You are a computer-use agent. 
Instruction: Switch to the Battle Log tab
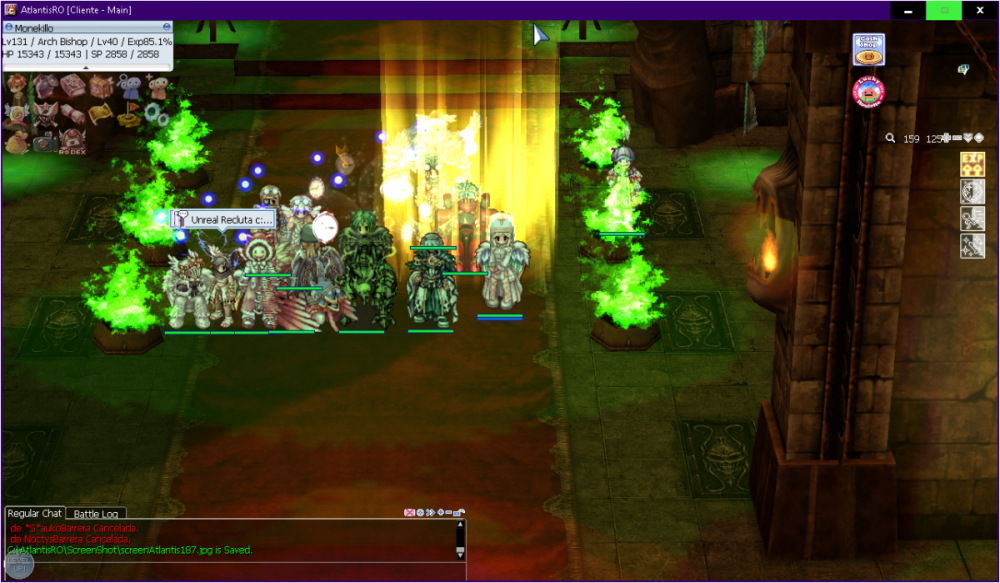pos(96,514)
